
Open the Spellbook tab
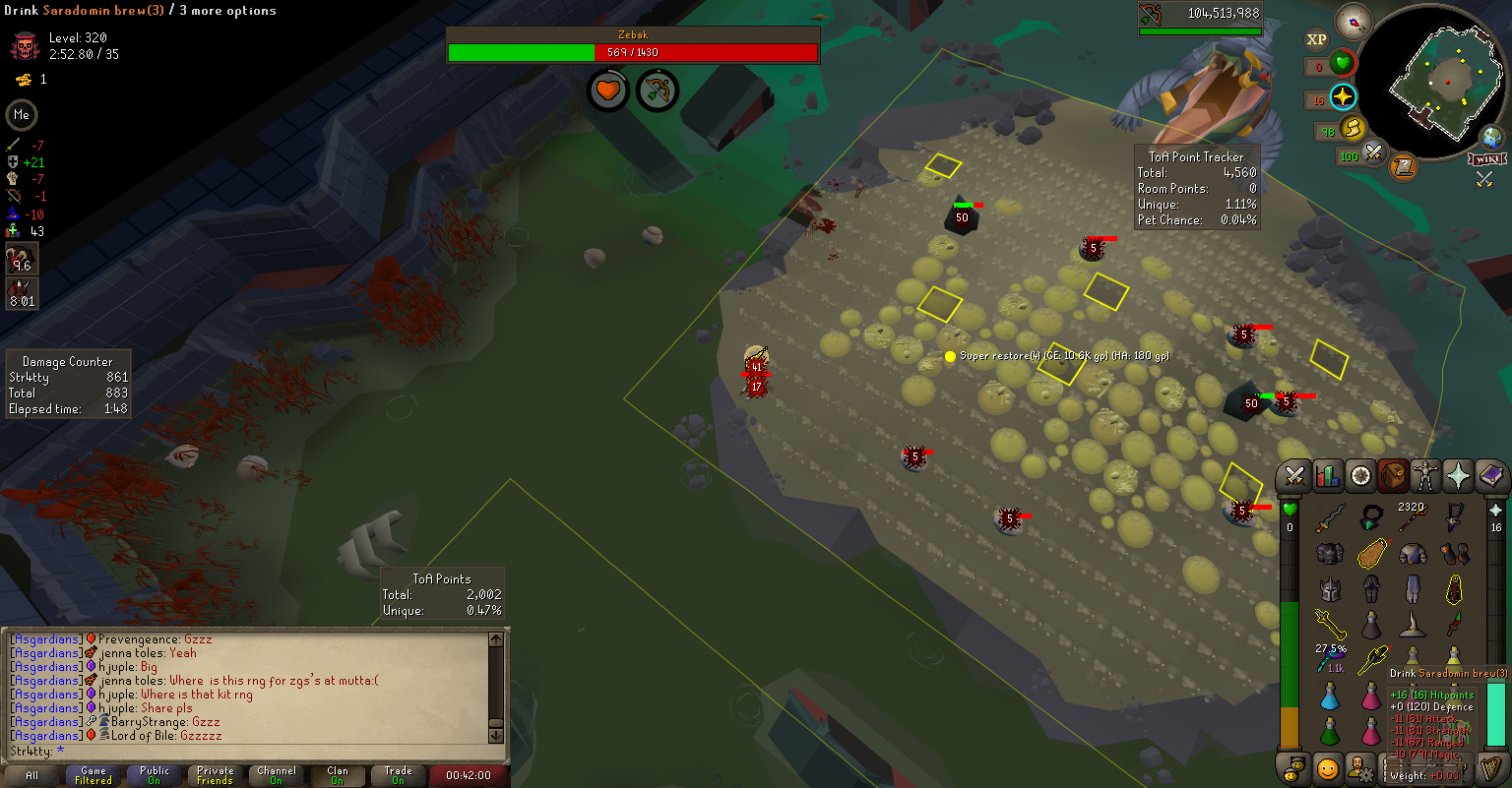click(x=1490, y=476)
